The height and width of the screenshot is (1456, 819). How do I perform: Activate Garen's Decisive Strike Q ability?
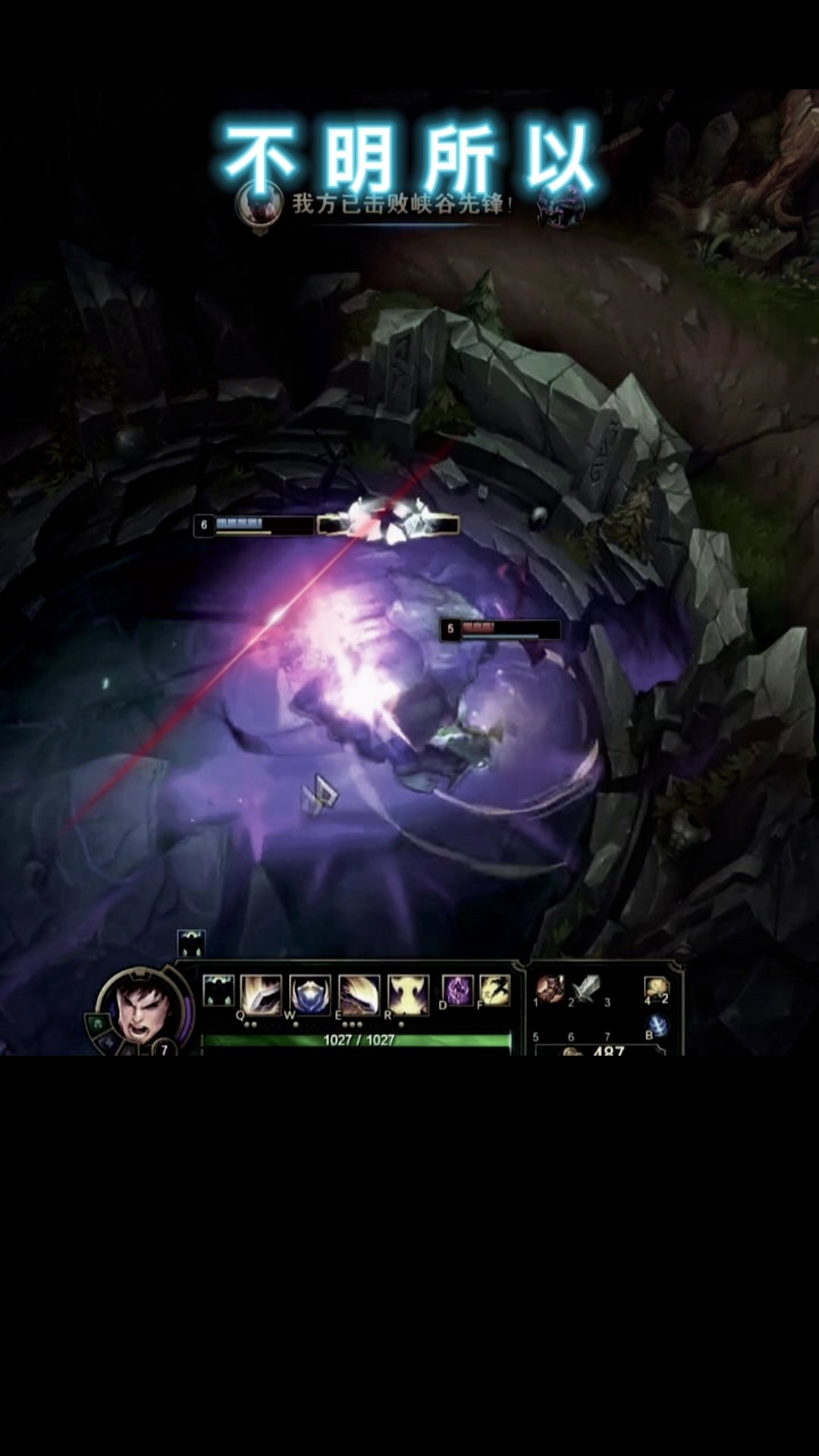[x=261, y=993]
